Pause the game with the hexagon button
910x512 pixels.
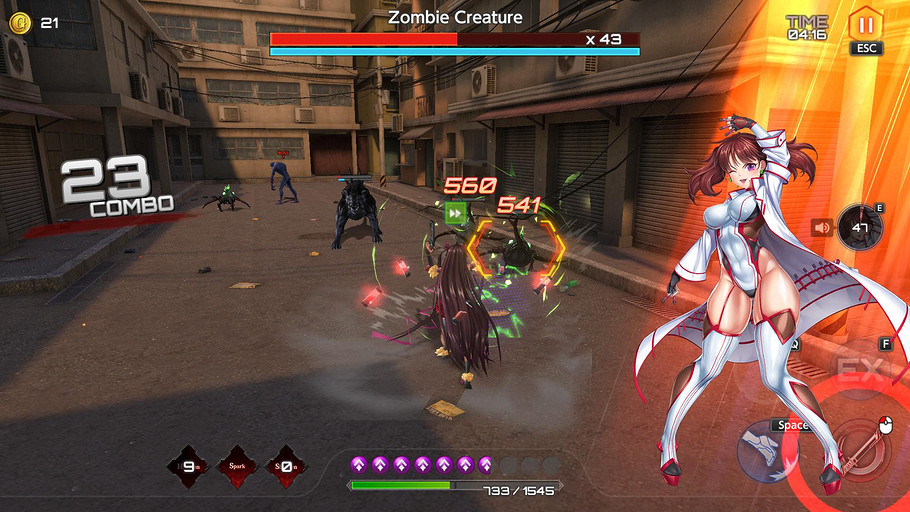[x=865, y=23]
